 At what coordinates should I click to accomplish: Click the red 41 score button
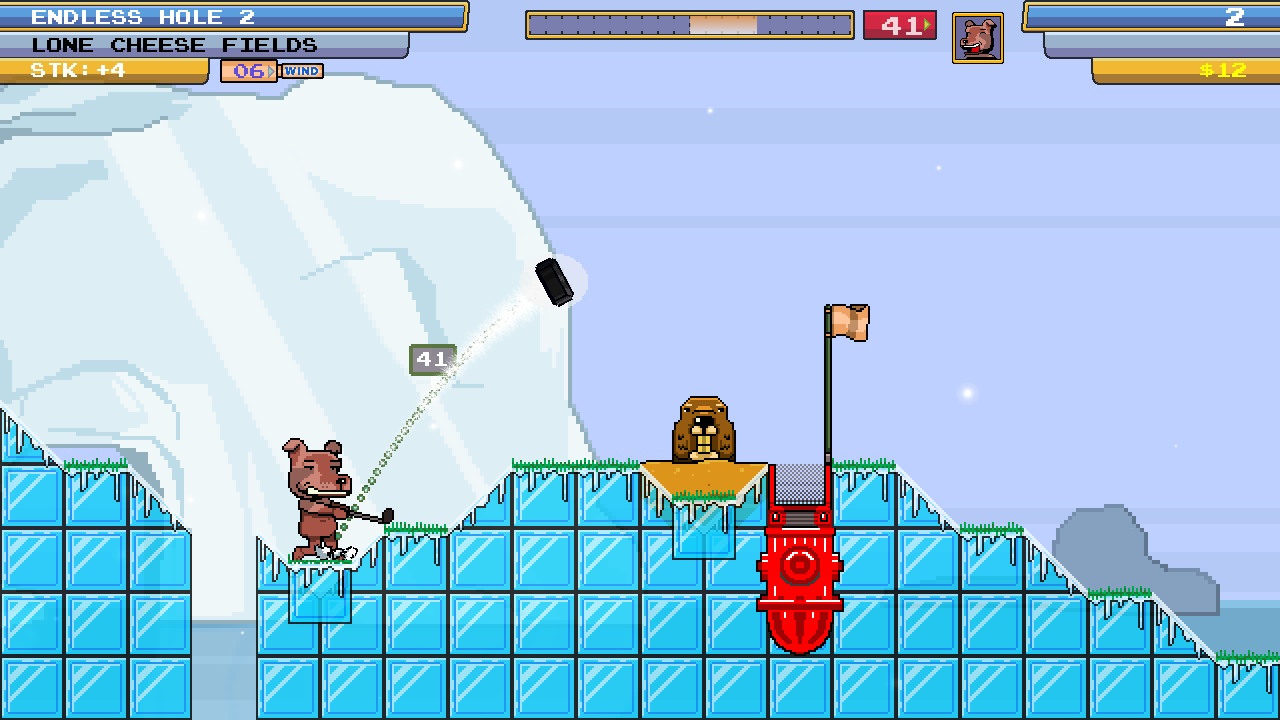point(898,24)
